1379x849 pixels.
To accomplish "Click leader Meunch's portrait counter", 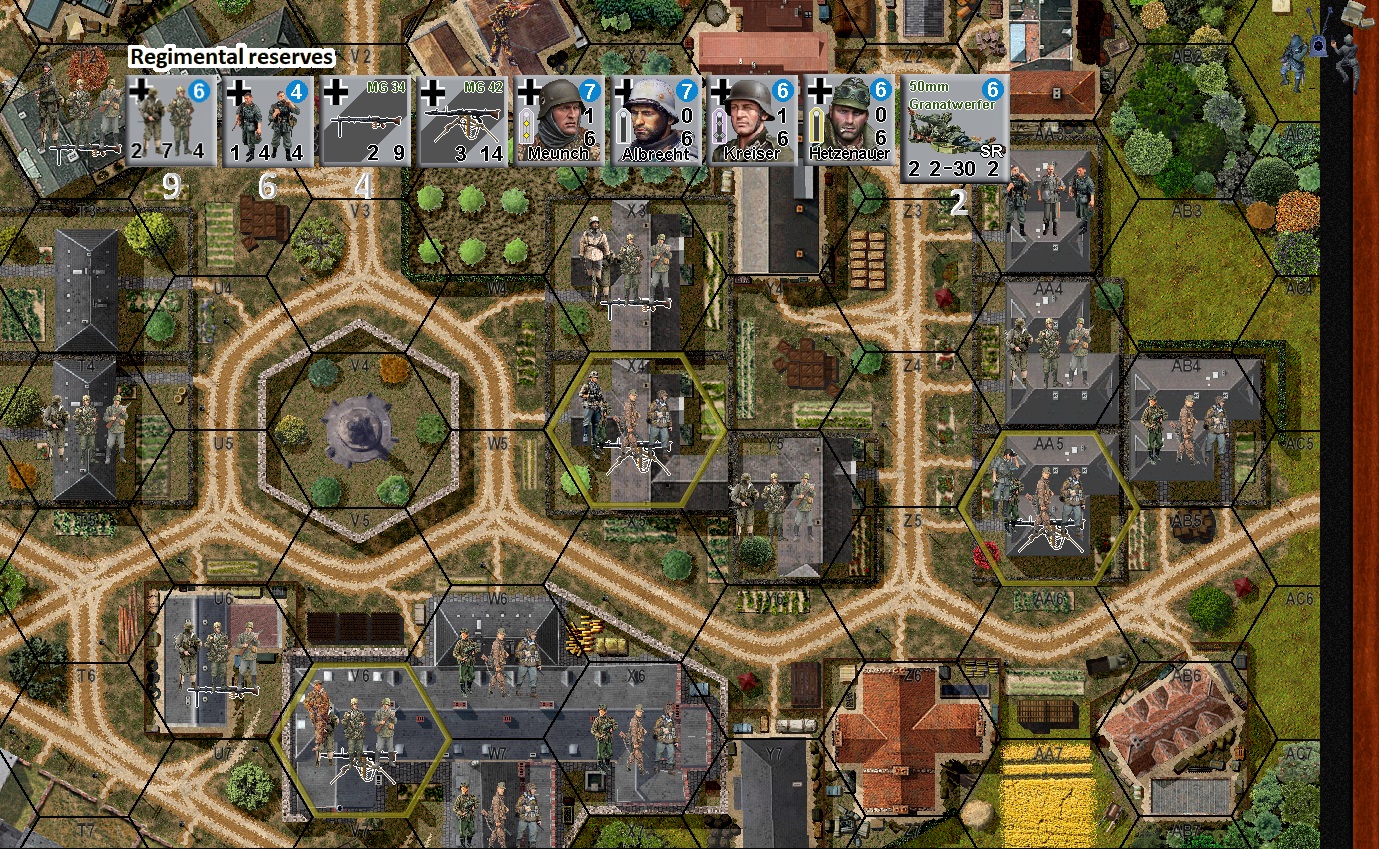I will (561, 121).
